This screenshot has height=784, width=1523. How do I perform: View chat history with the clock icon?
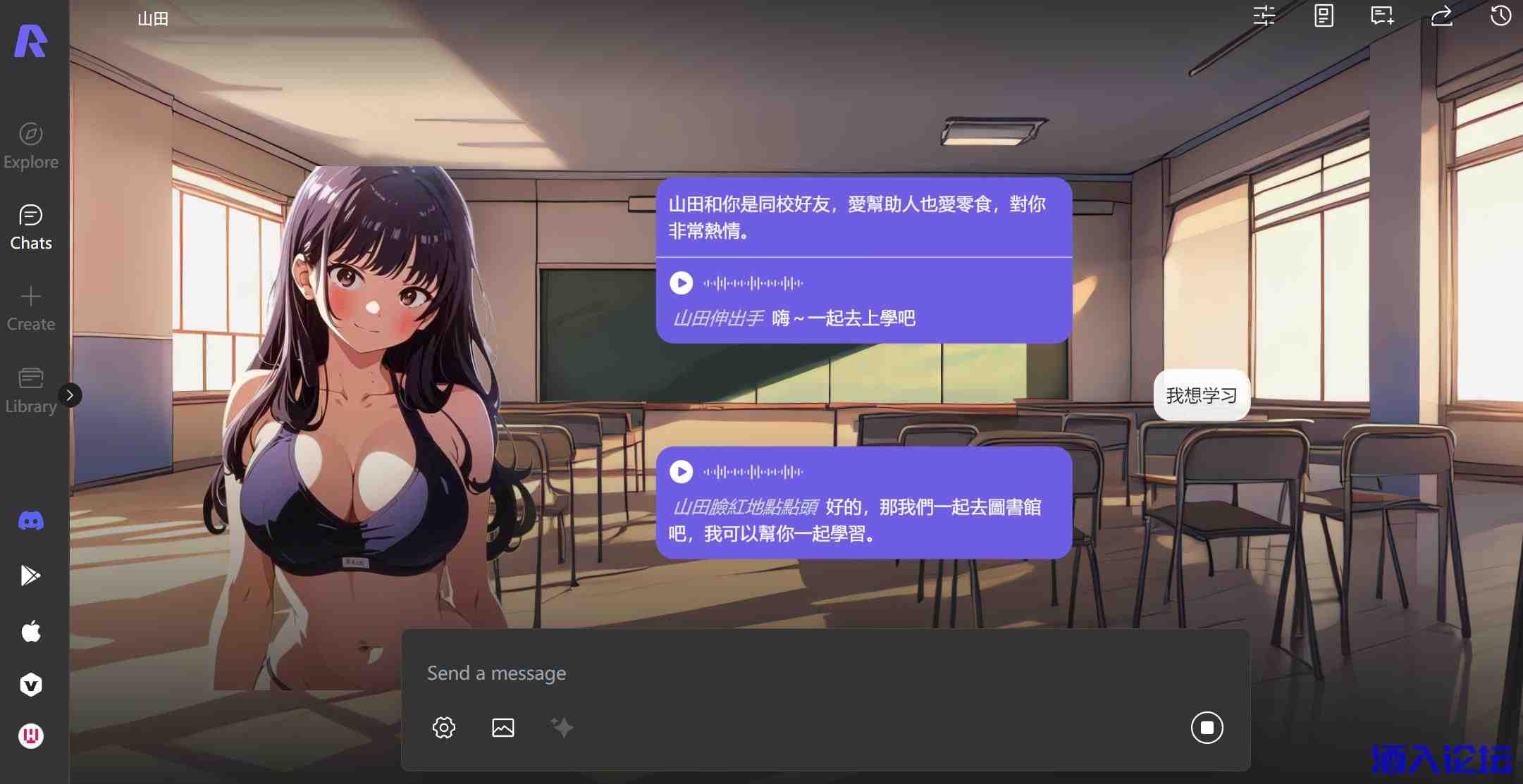[1501, 15]
